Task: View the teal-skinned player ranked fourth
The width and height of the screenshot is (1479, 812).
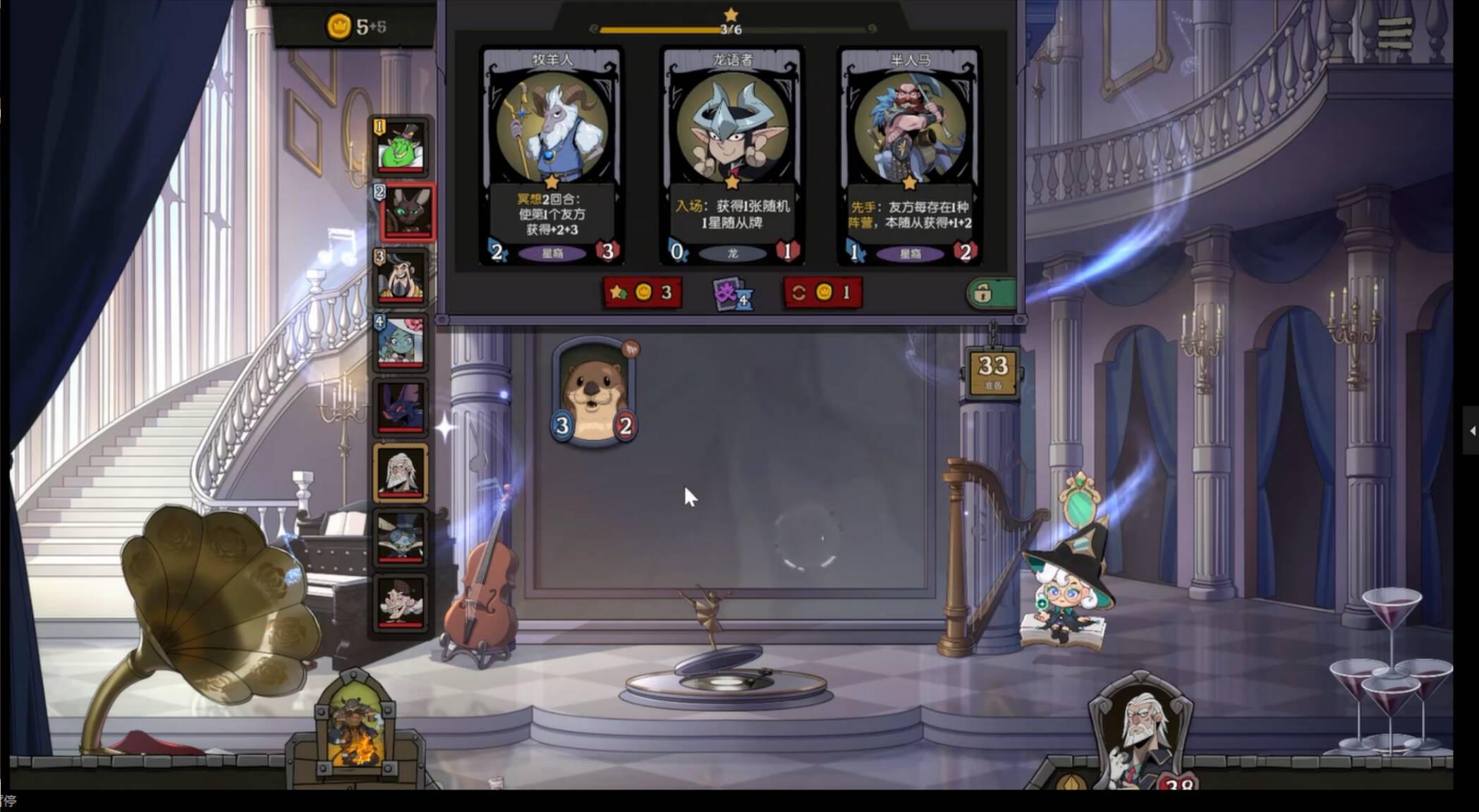Action: [x=401, y=342]
